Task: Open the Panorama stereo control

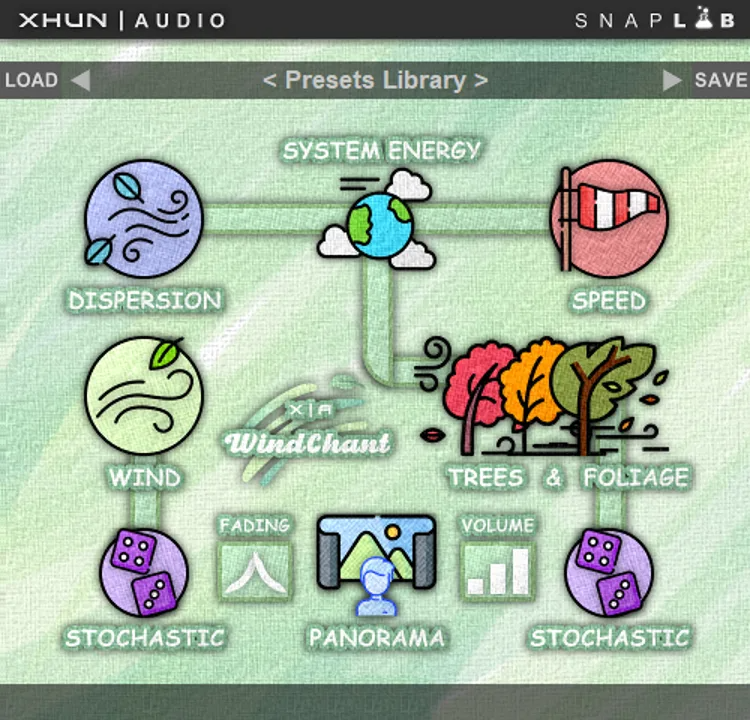Action: (376, 563)
